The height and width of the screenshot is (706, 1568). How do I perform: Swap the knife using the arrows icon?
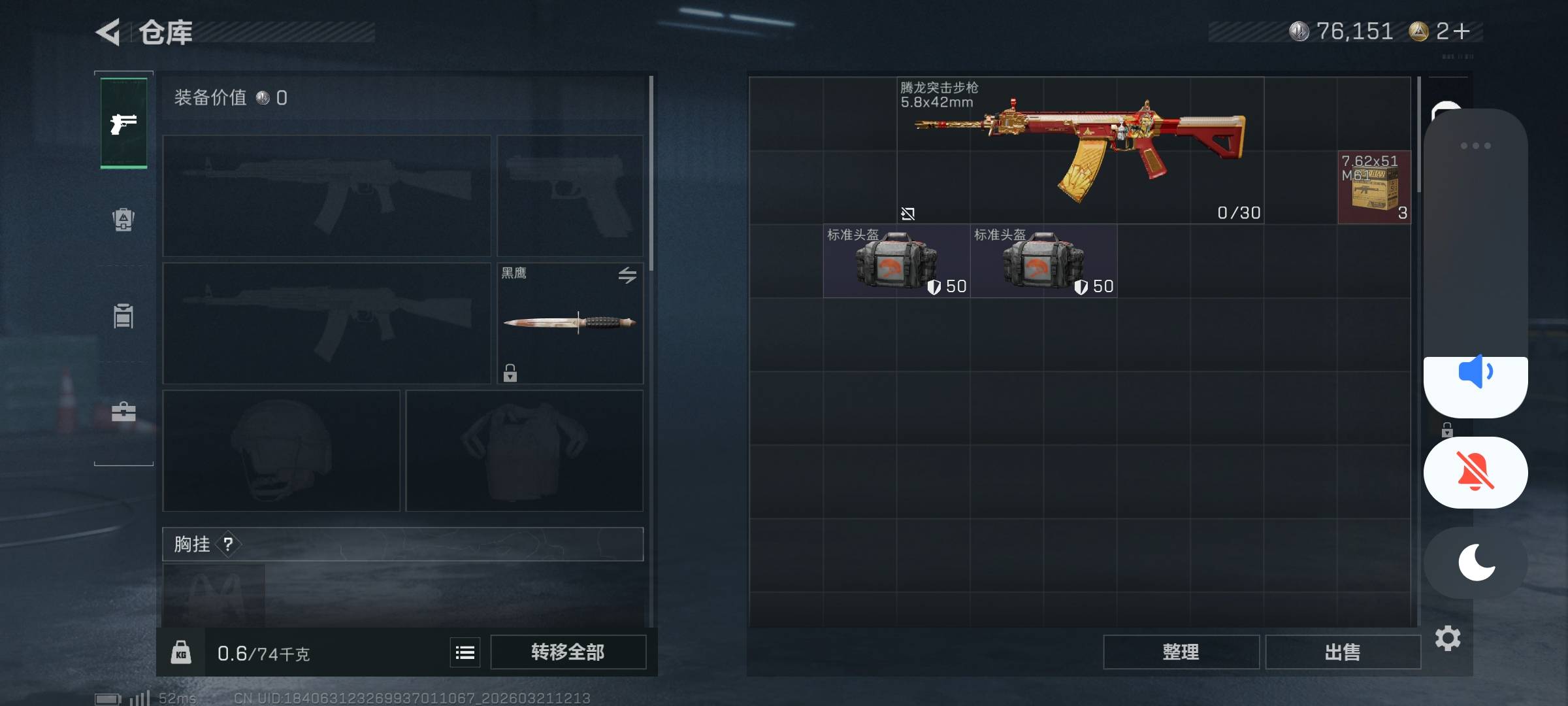pos(627,275)
